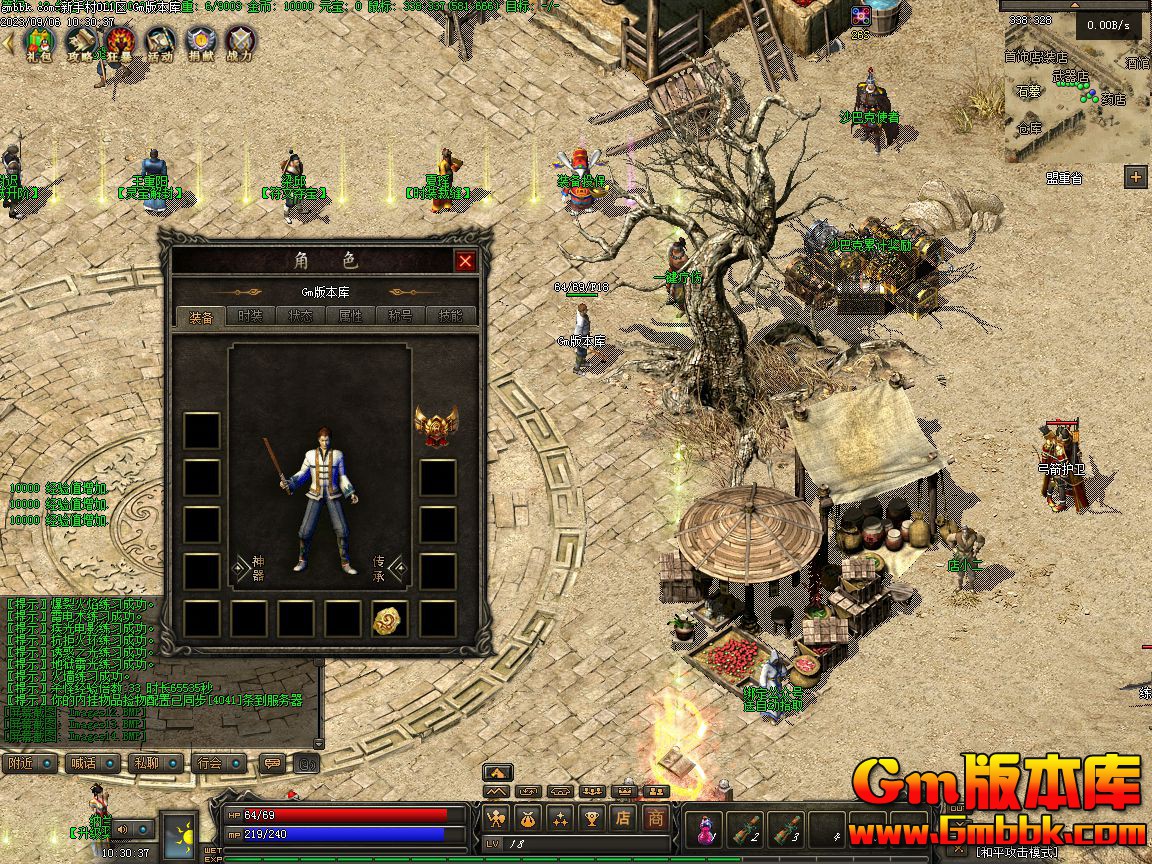Use the pink potion in hotbar
Viewport: 1152px width, 864px height.
point(707,827)
